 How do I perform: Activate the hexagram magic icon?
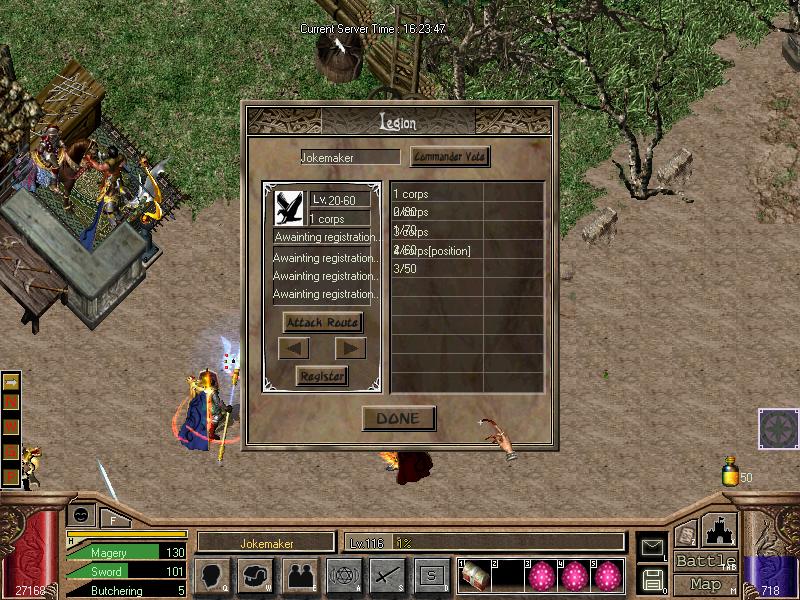coord(344,576)
